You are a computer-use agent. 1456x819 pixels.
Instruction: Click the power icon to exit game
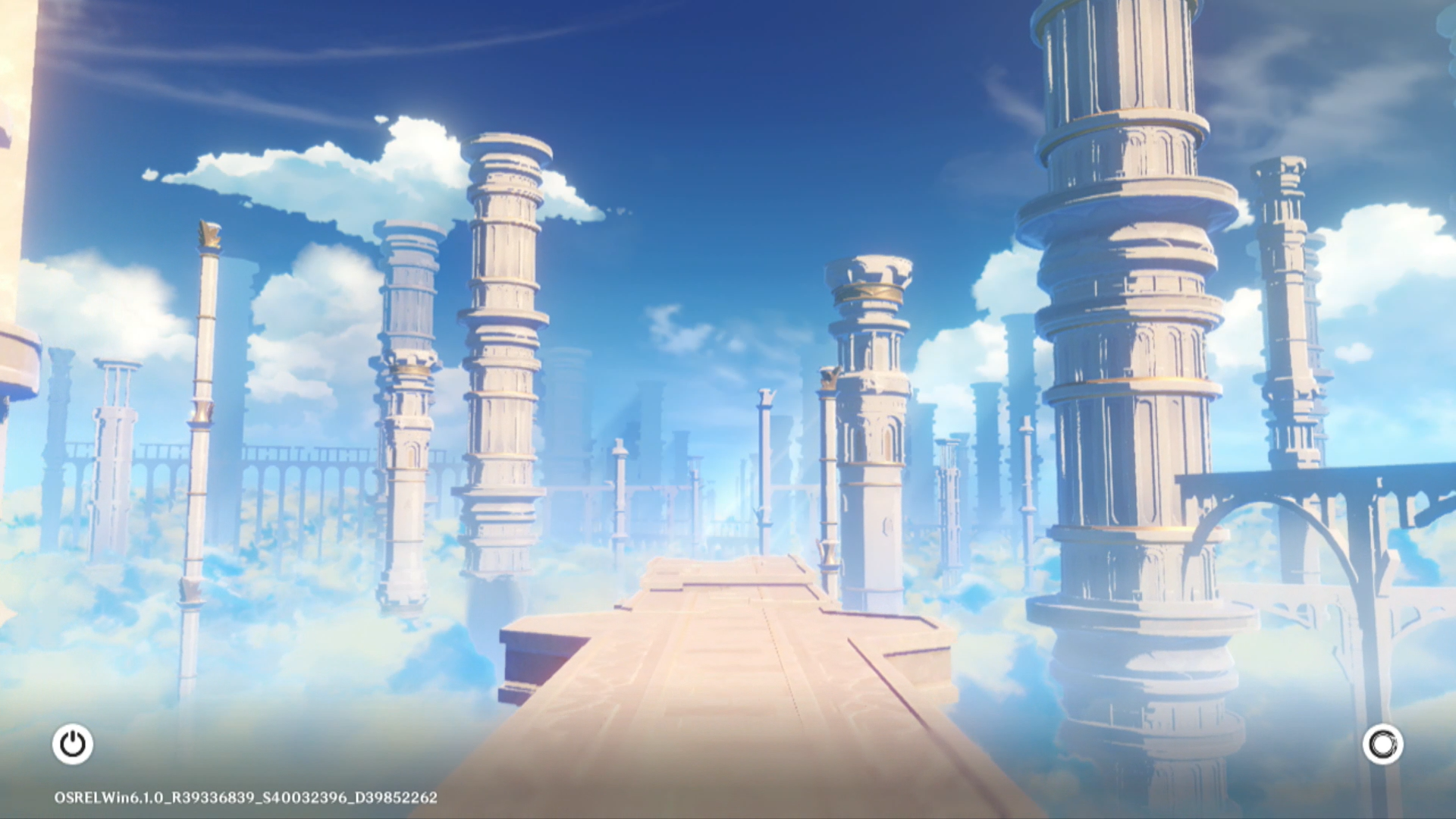click(73, 744)
